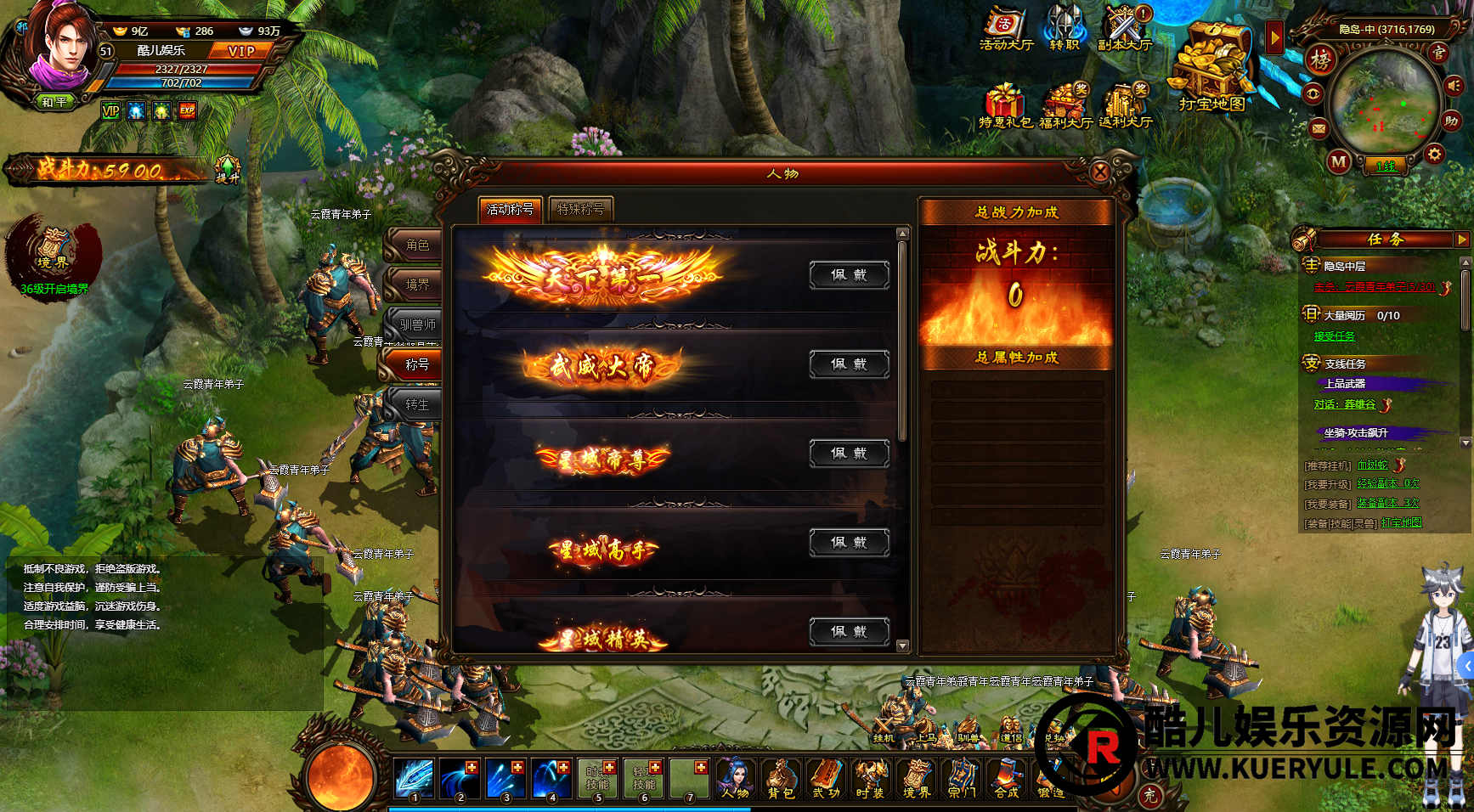Open the 境界 side tab
The width and height of the screenshot is (1474, 812).
416,285
